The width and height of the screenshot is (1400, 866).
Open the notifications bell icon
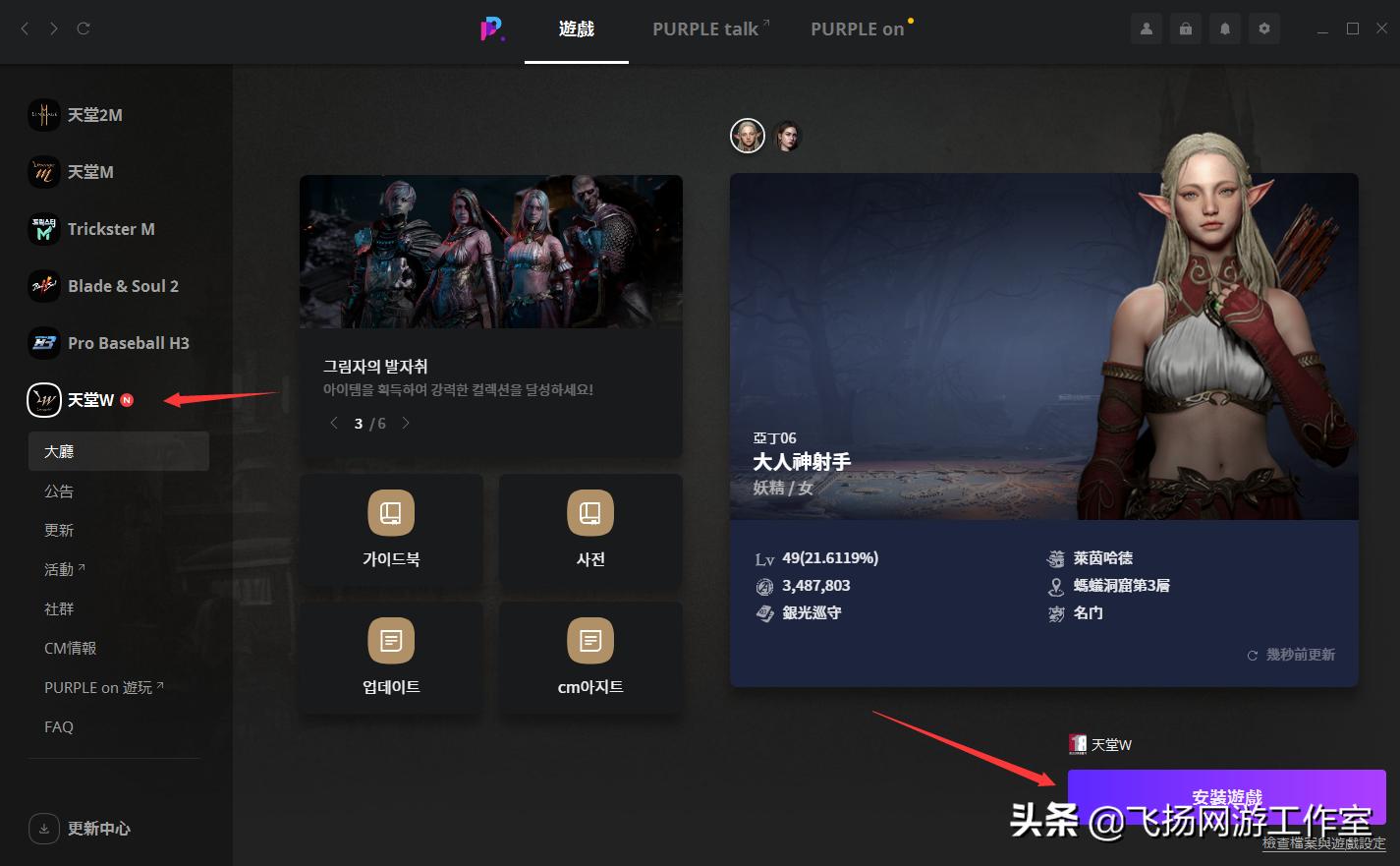click(1224, 29)
